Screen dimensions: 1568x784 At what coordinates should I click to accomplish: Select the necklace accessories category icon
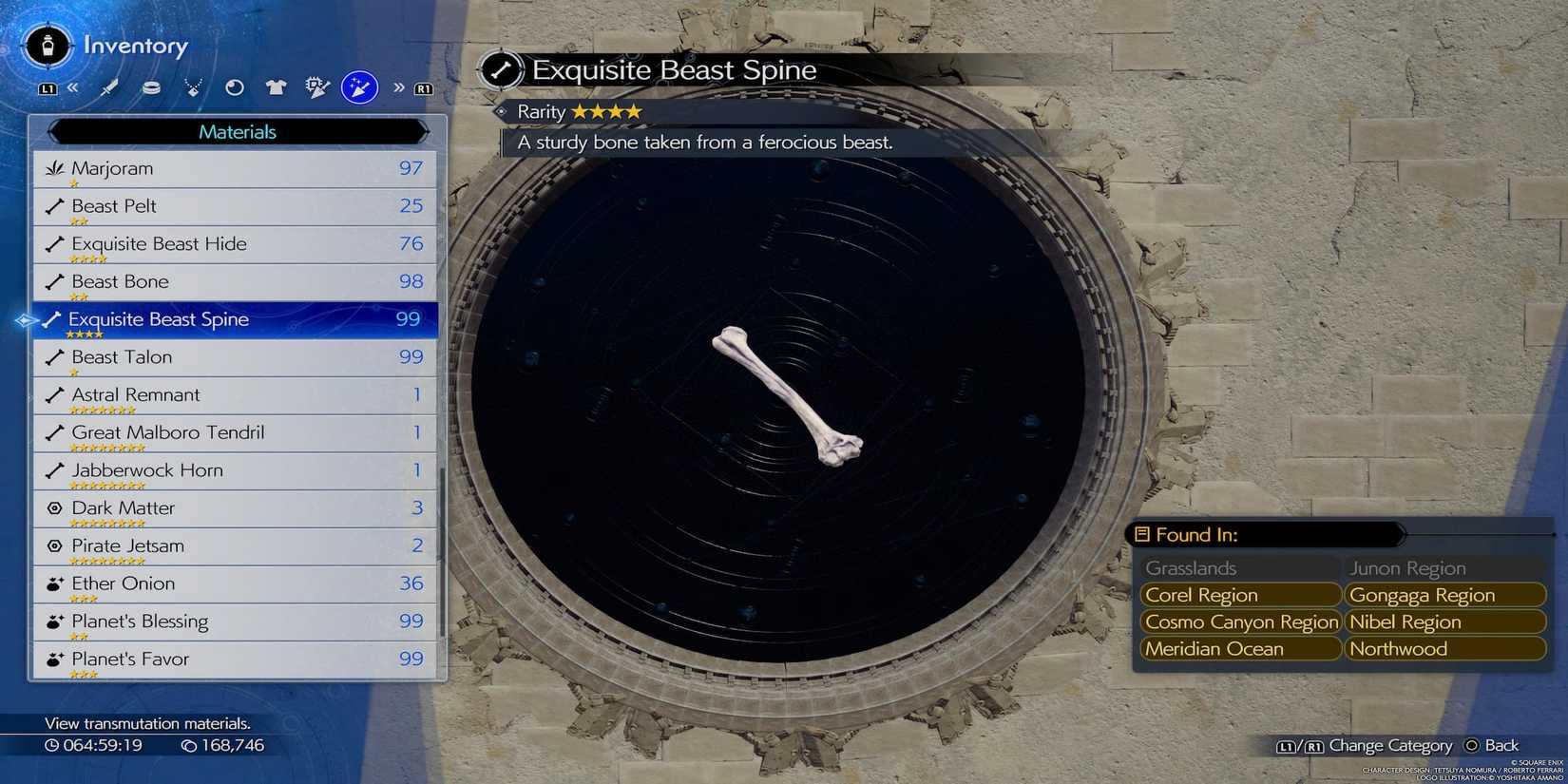point(193,86)
